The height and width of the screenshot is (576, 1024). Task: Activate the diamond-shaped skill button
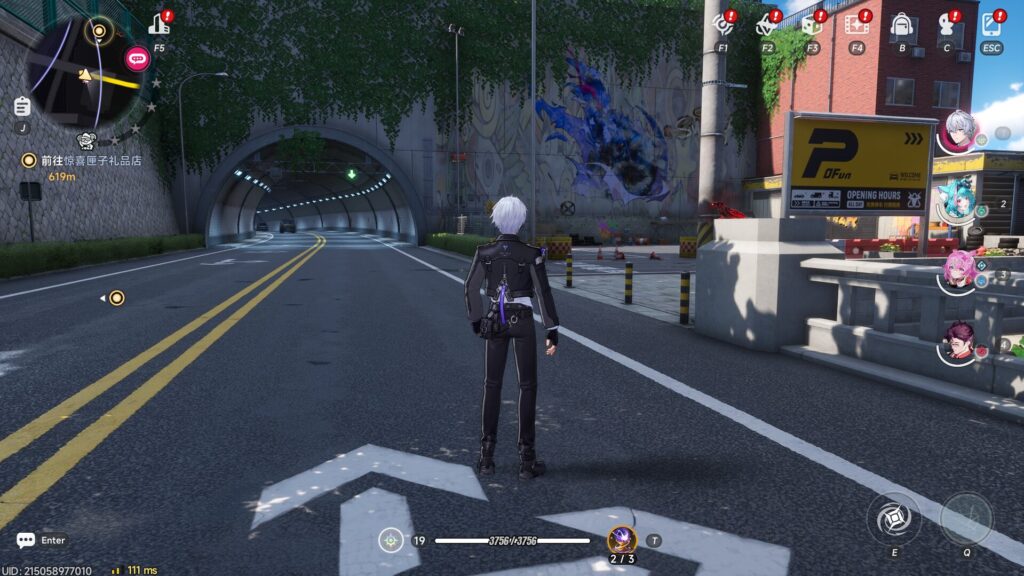[893, 519]
